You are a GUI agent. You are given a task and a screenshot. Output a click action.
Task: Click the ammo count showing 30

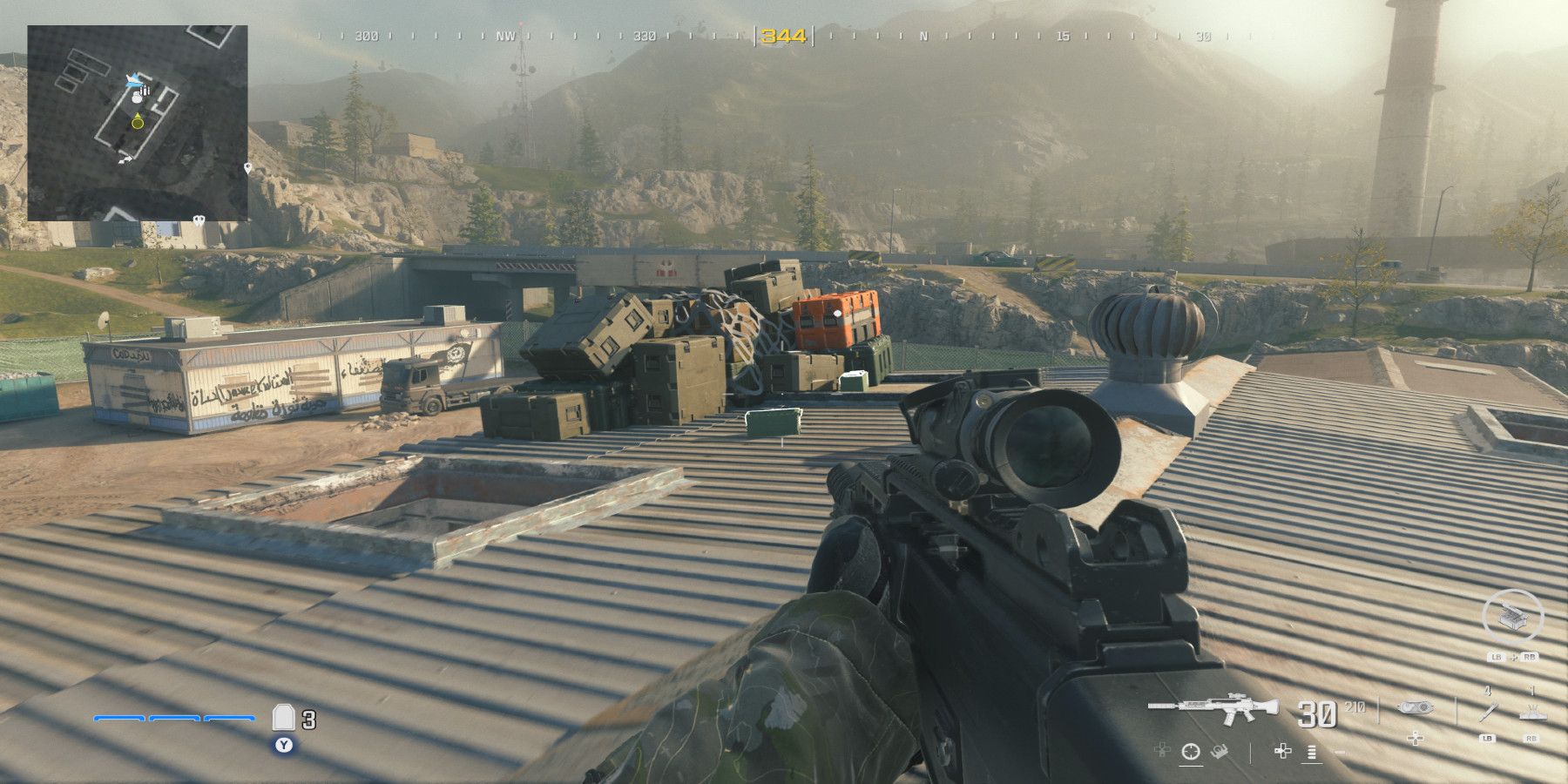[x=1316, y=713]
